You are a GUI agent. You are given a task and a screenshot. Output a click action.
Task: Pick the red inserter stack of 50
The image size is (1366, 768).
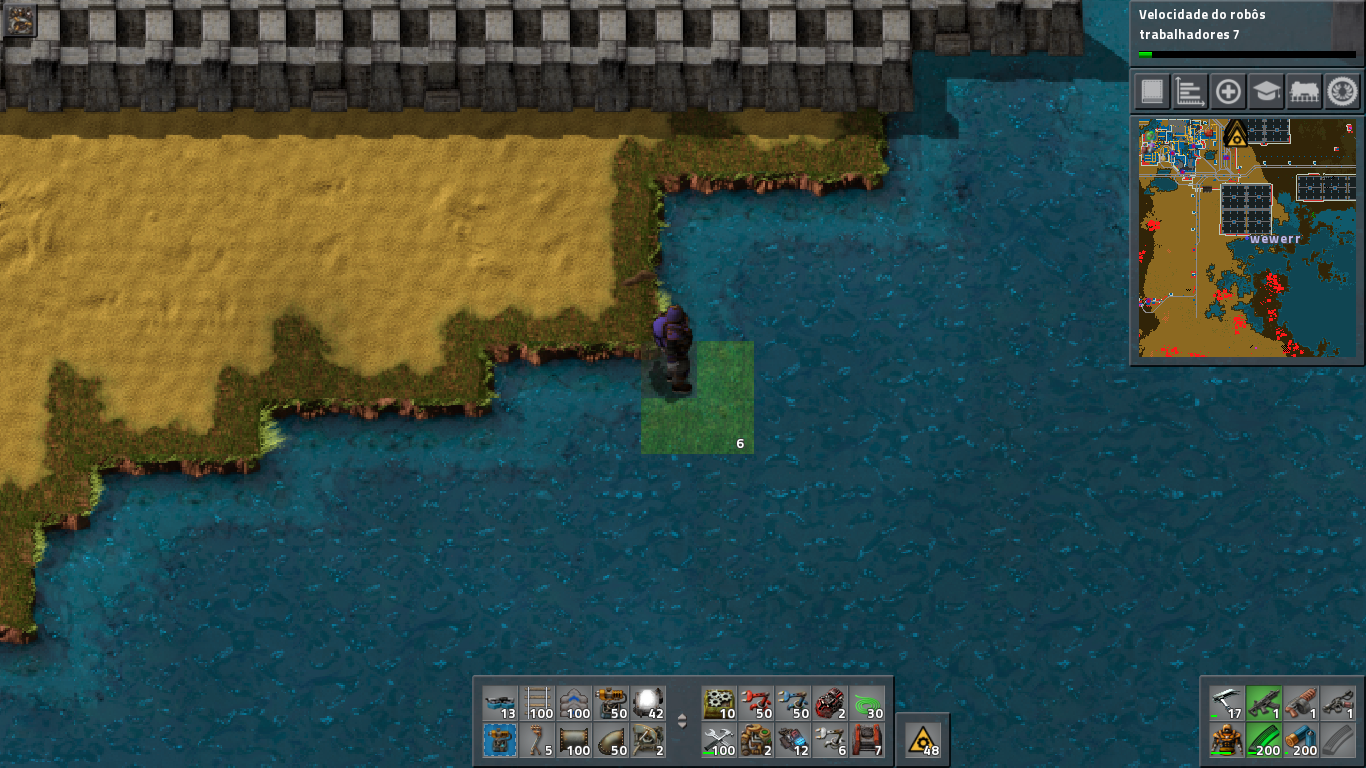tap(756, 703)
